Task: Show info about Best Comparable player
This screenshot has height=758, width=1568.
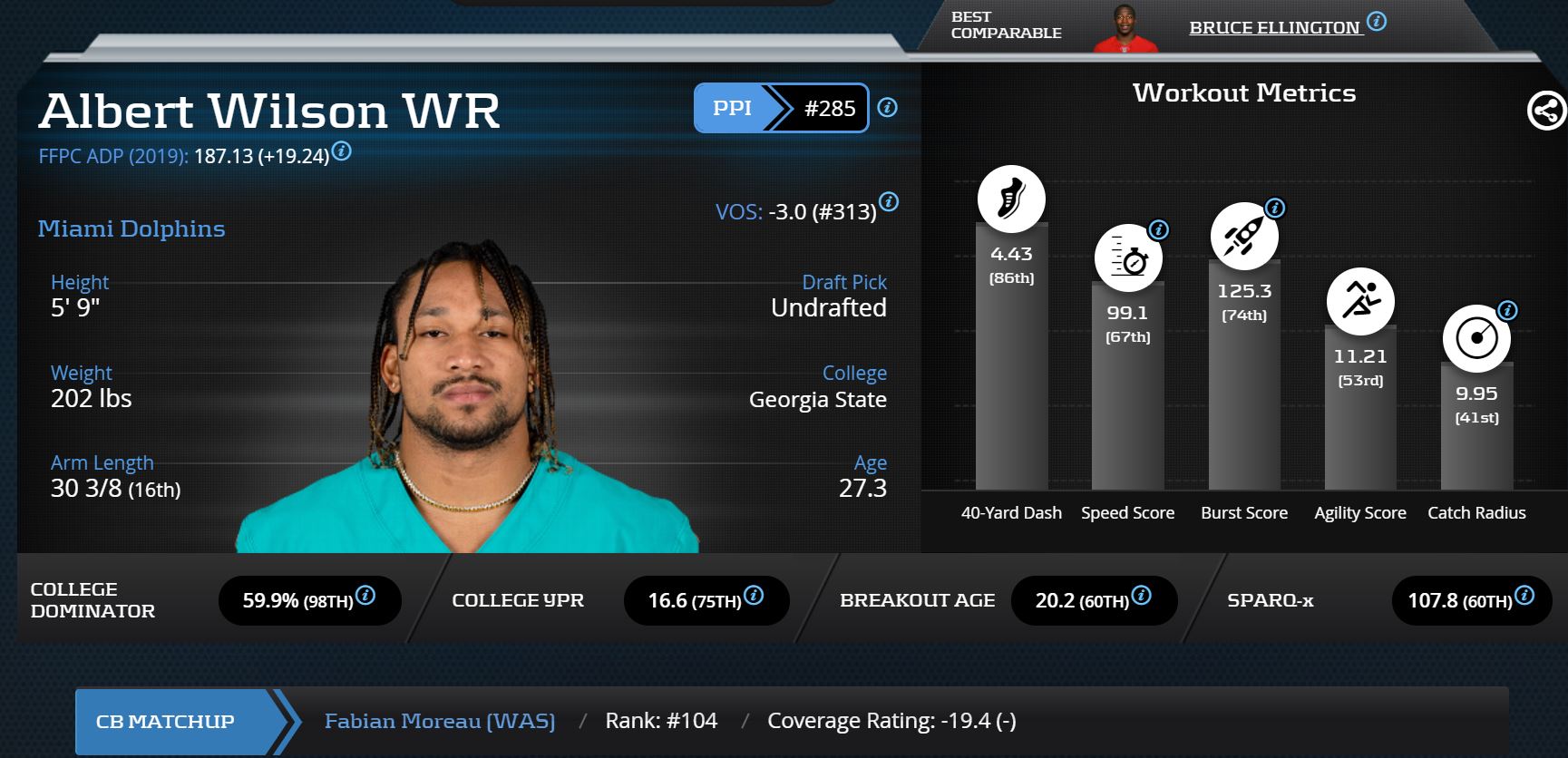Action: (x=1377, y=21)
